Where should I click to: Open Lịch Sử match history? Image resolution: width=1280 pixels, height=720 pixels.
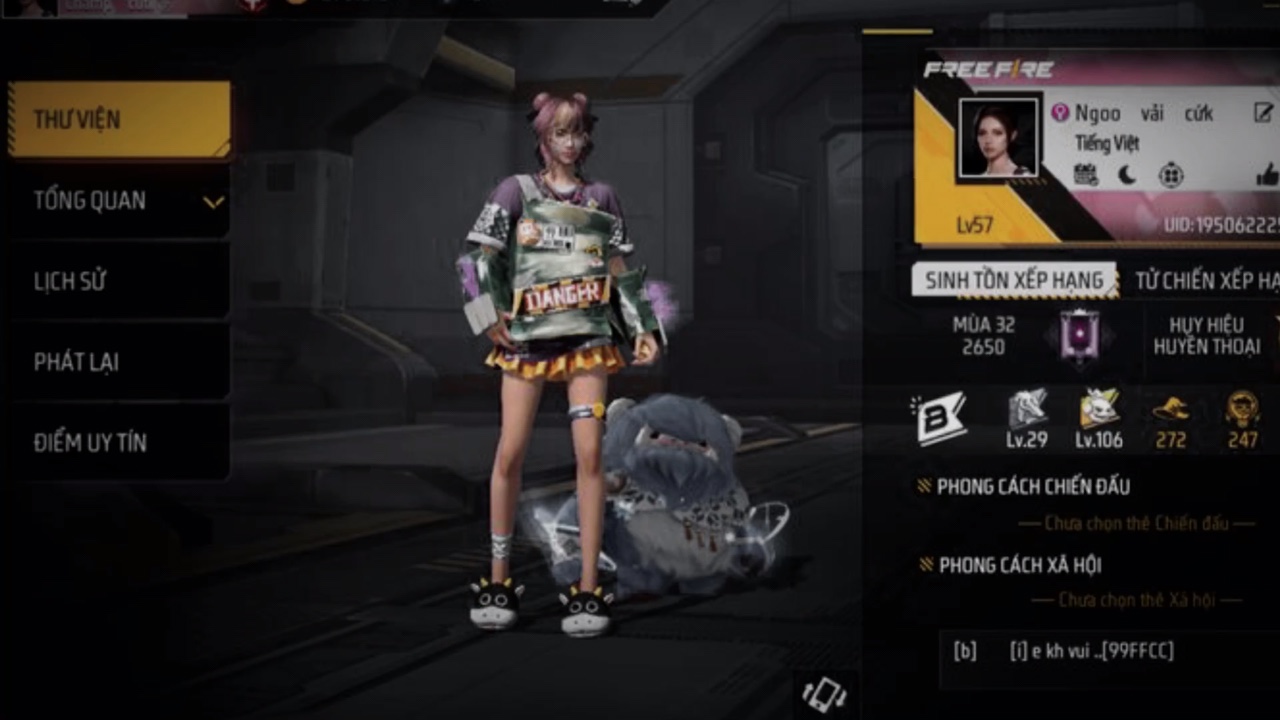(119, 282)
